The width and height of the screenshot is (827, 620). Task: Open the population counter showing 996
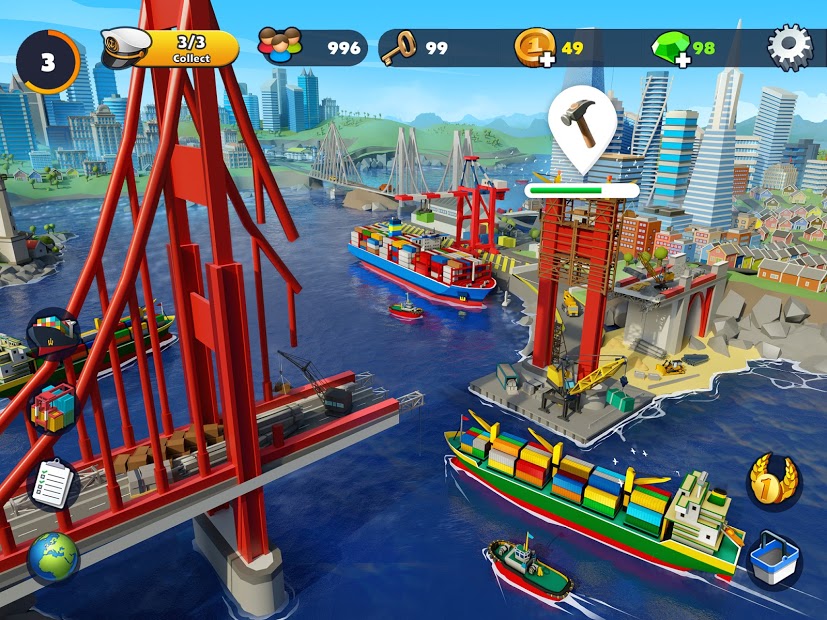tap(310, 48)
